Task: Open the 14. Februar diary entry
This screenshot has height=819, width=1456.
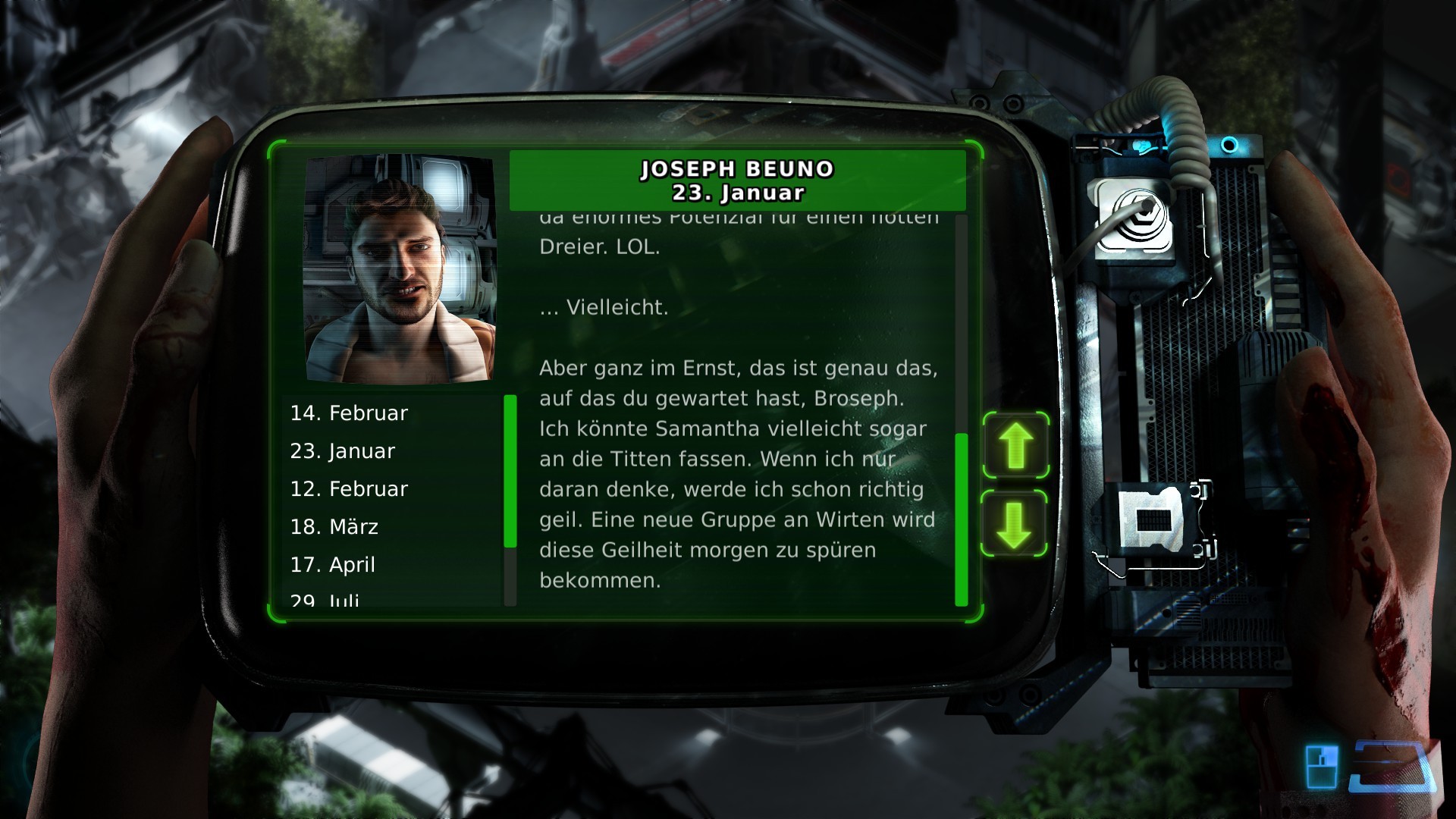Action: click(349, 413)
